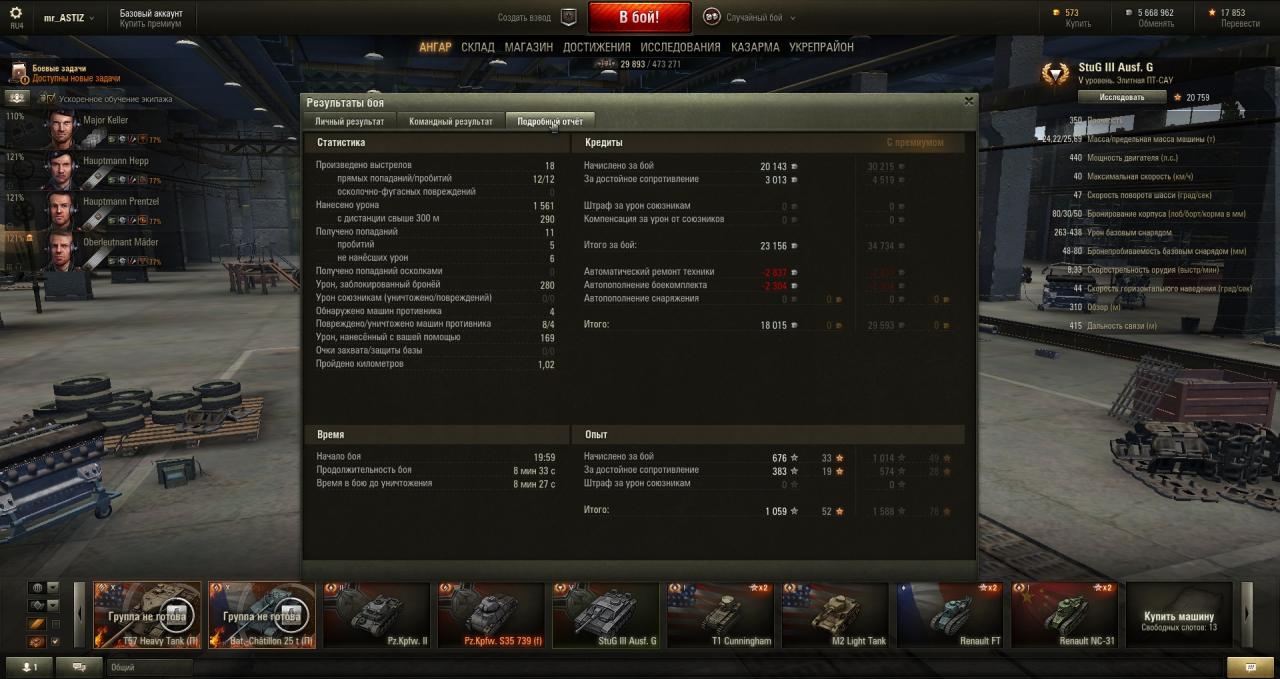Select the StuG III Ausf. G tank

click(x=606, y=616)
